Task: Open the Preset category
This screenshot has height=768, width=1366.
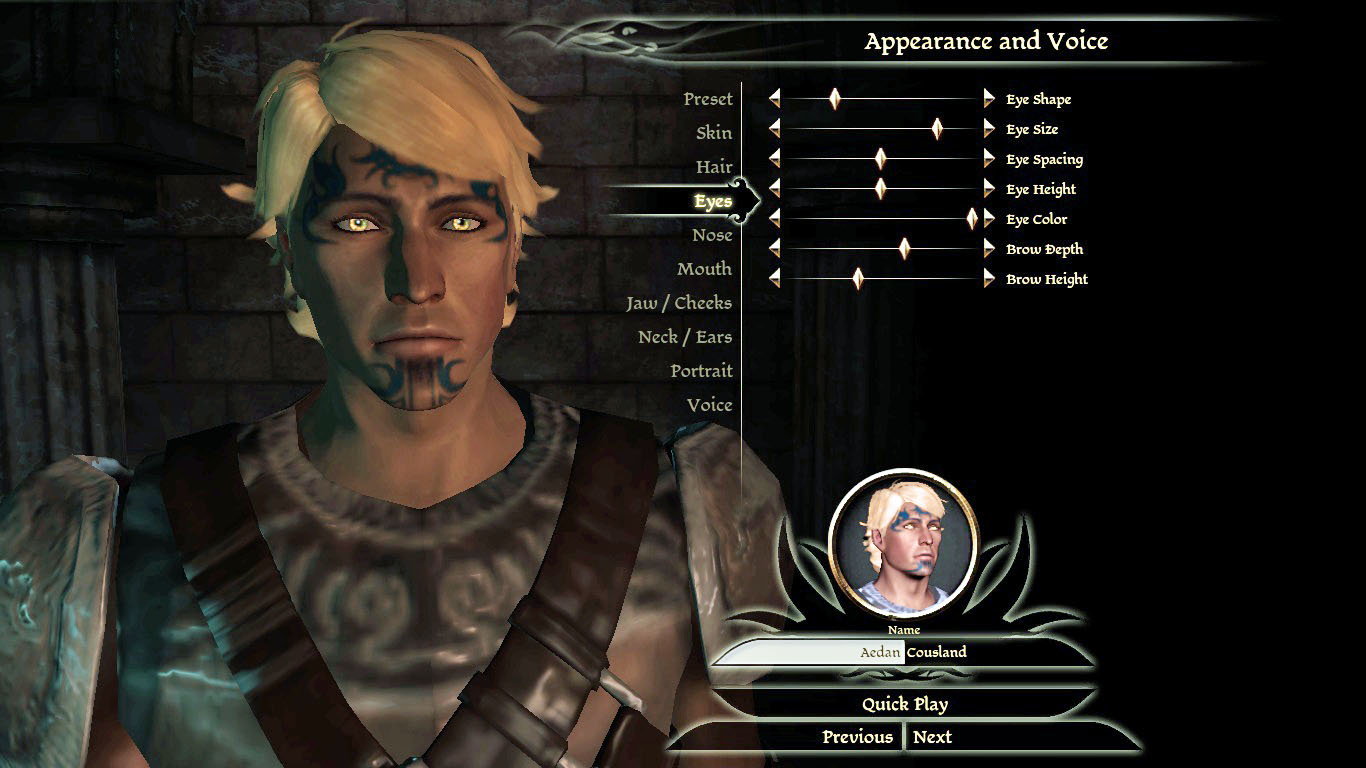Action: [x=708, y=99]
